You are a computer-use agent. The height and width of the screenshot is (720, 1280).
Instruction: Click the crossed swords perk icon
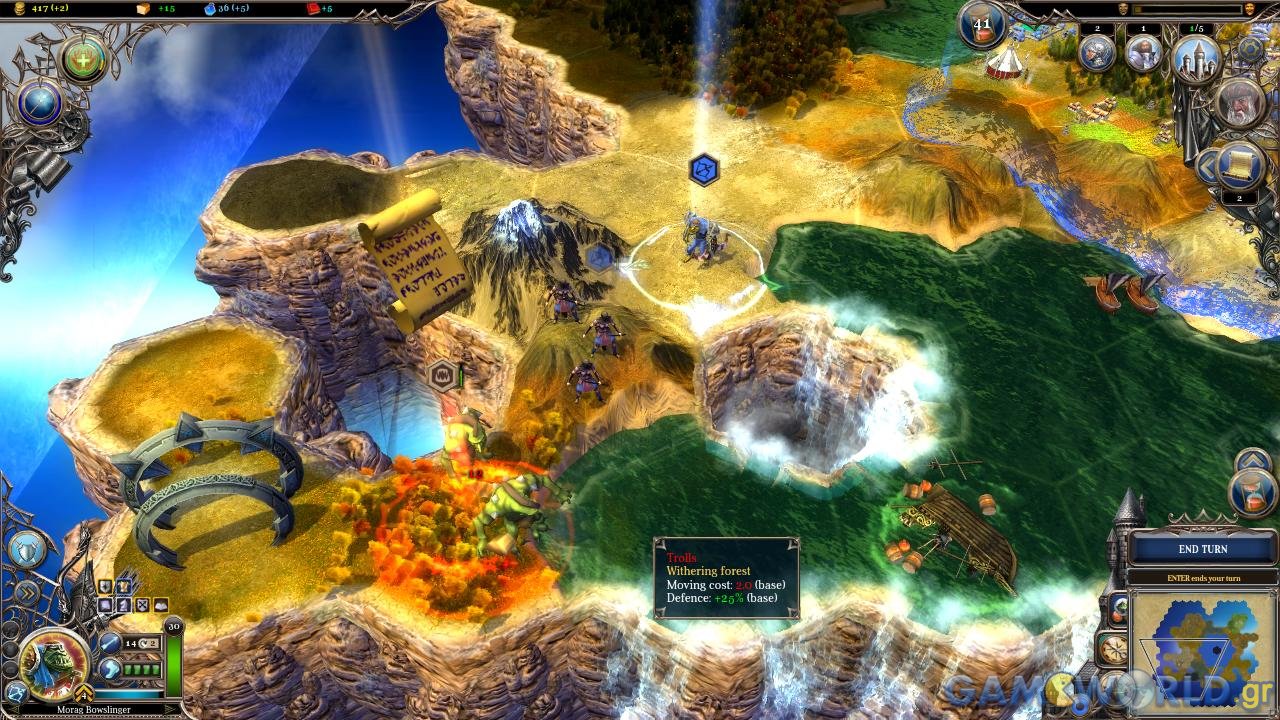(142, 605)
